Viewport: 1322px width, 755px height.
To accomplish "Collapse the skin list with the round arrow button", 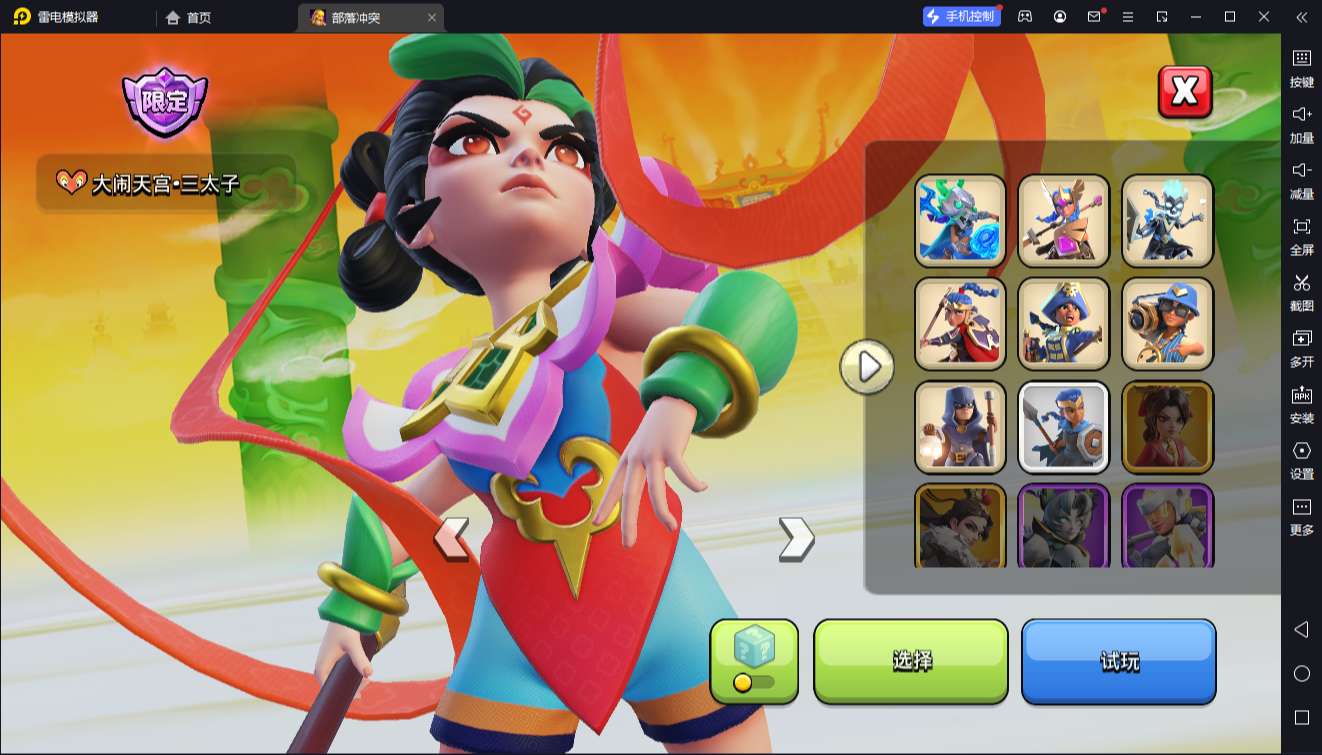I will coord(867,367).
